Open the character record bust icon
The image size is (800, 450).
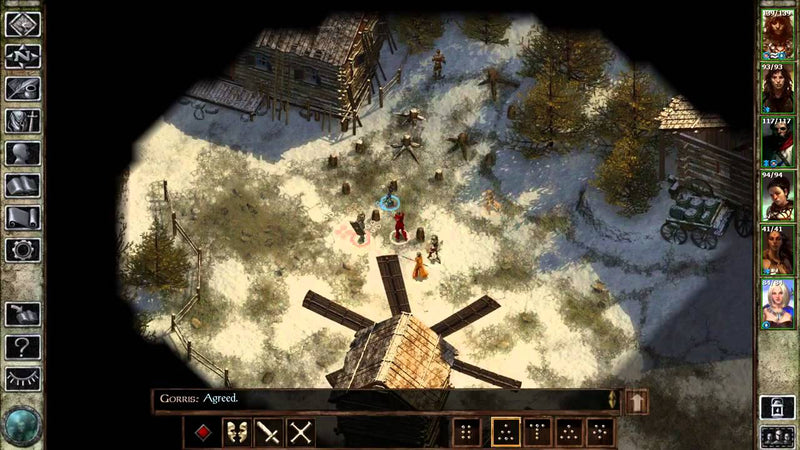[23, 153]
